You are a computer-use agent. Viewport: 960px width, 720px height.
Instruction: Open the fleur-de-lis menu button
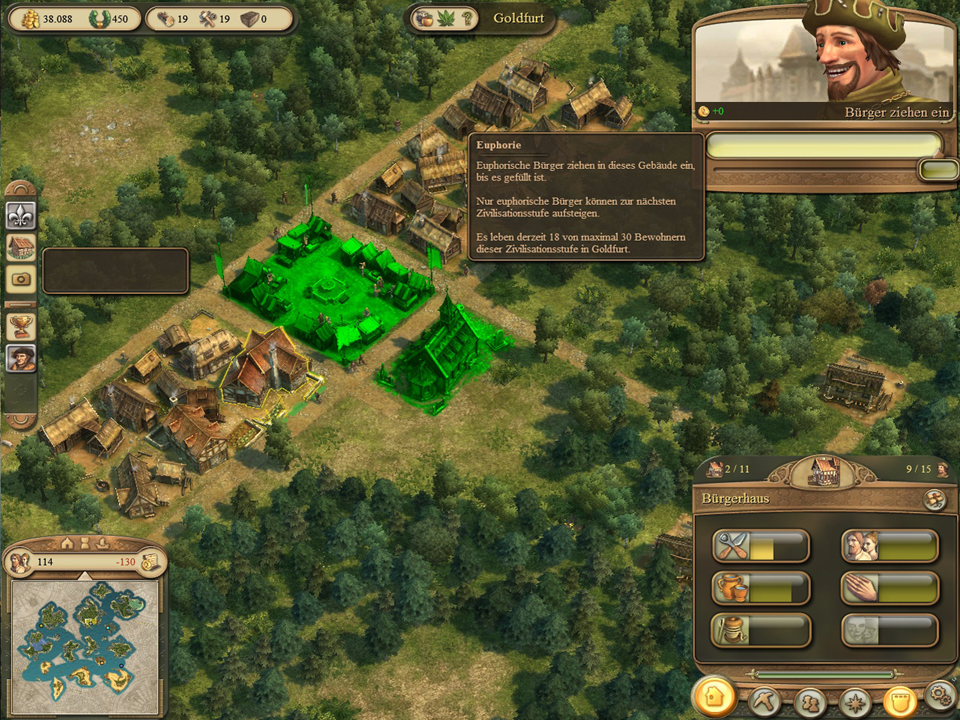click(21, 214)
